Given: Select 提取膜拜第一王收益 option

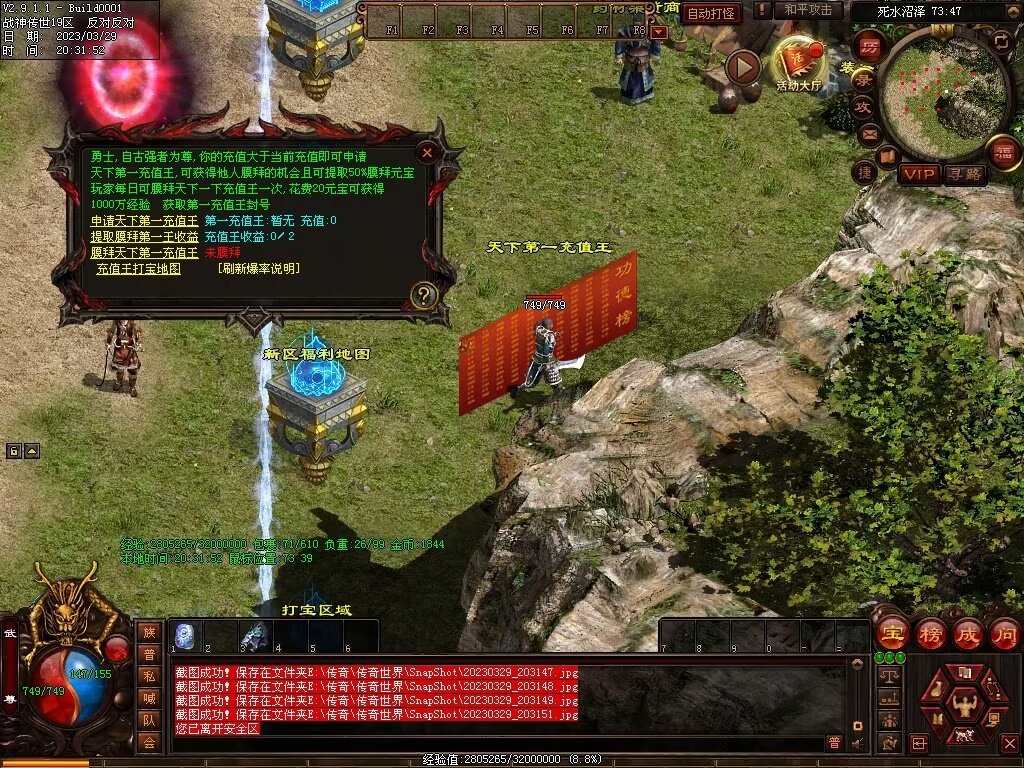Looking at the screenshot, I should pos(144,237).
